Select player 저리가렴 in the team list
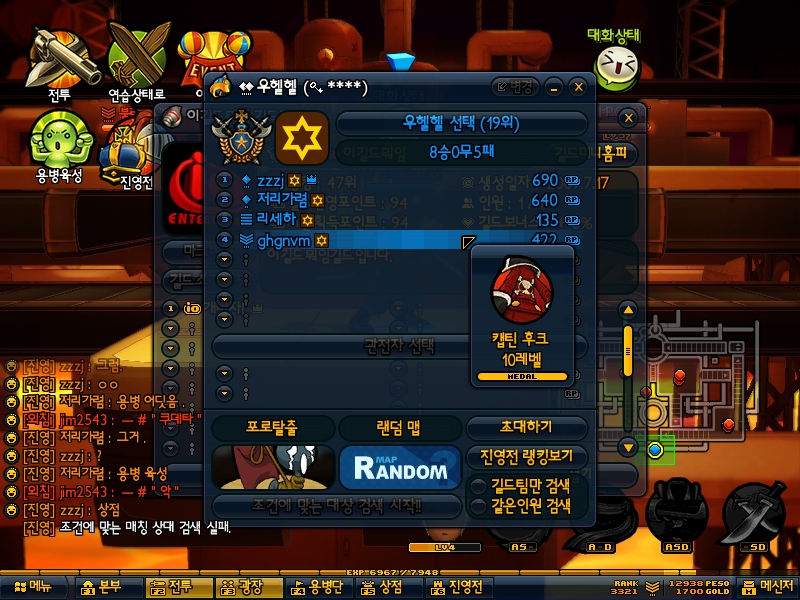The width and height of the screenshot is (800, 600). coord(277,200)
